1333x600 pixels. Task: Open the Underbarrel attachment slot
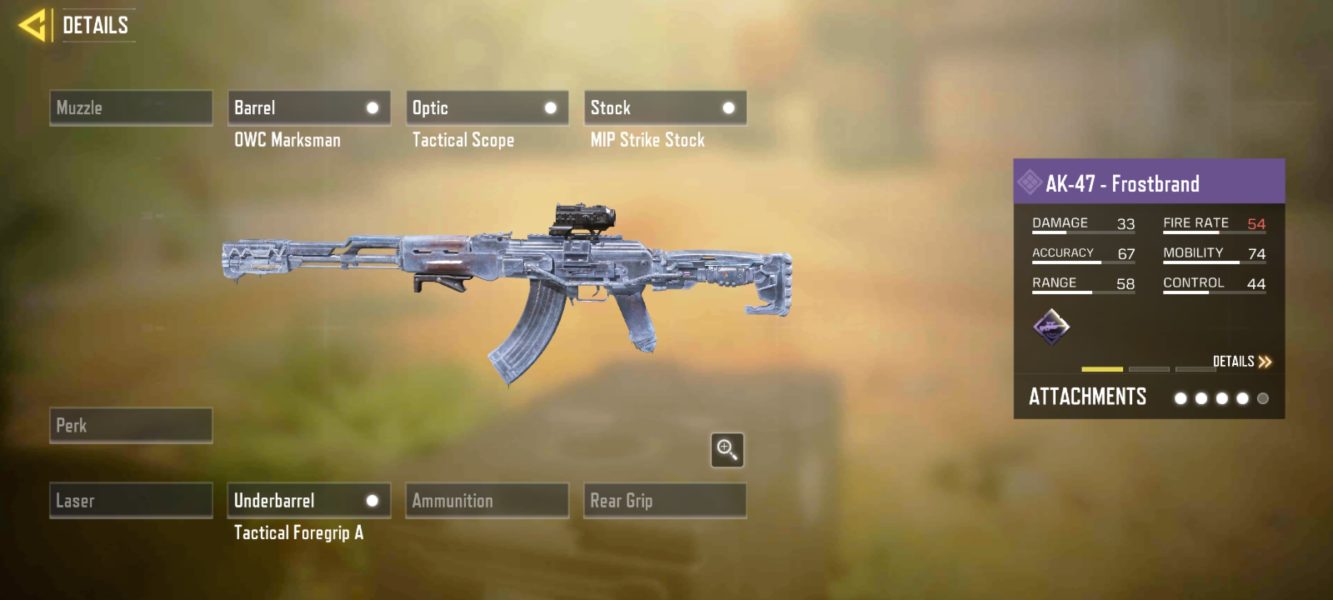click(309, 500)
